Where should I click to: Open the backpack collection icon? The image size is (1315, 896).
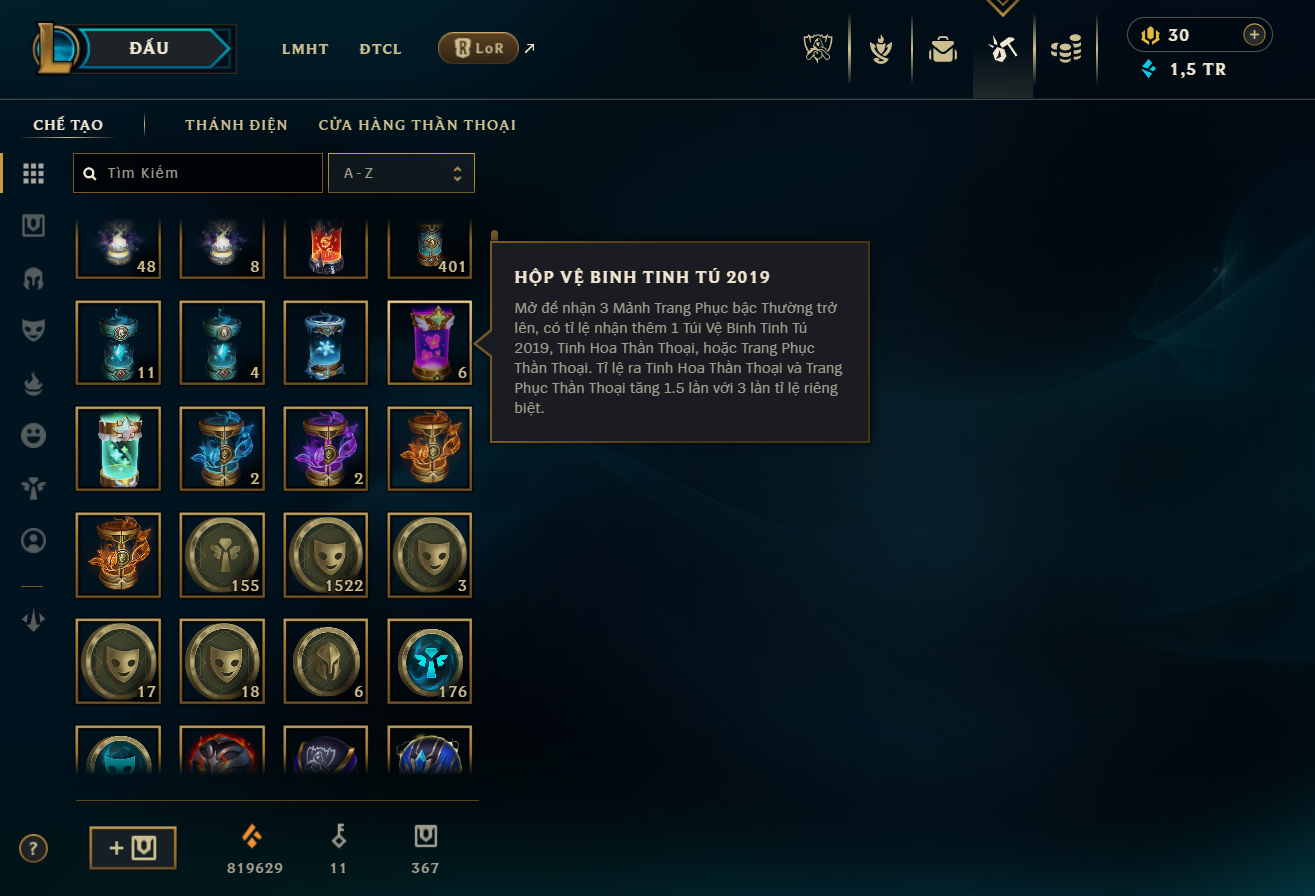(x=942, y=49)
